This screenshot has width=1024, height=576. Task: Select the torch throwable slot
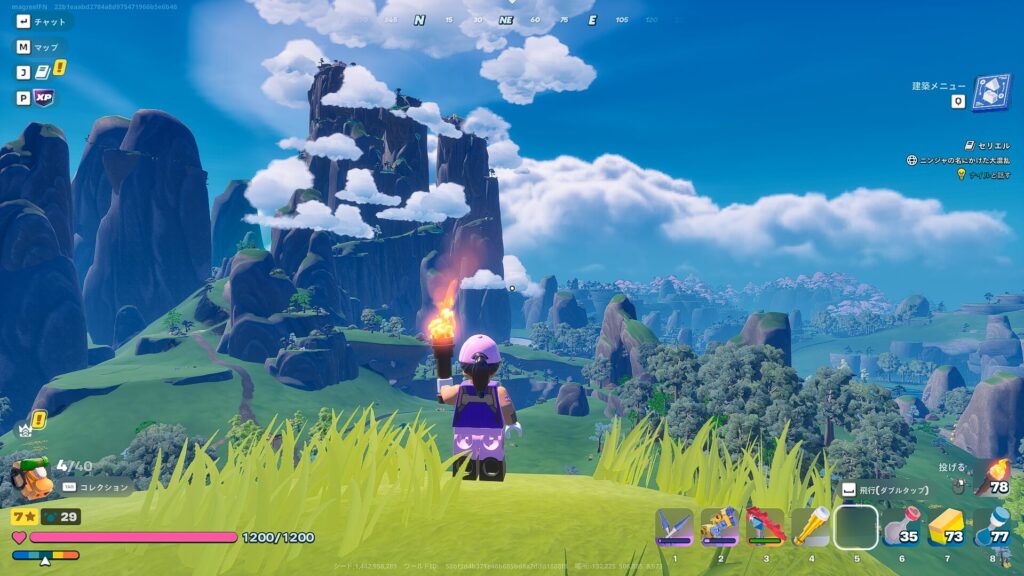click(991, 477)
